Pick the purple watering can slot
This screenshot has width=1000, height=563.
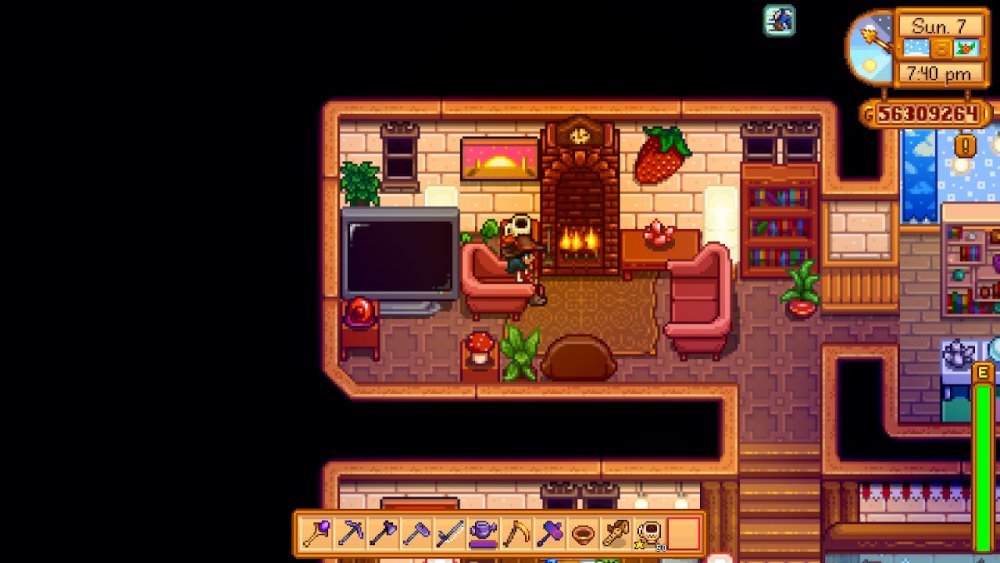click(483, 533)
